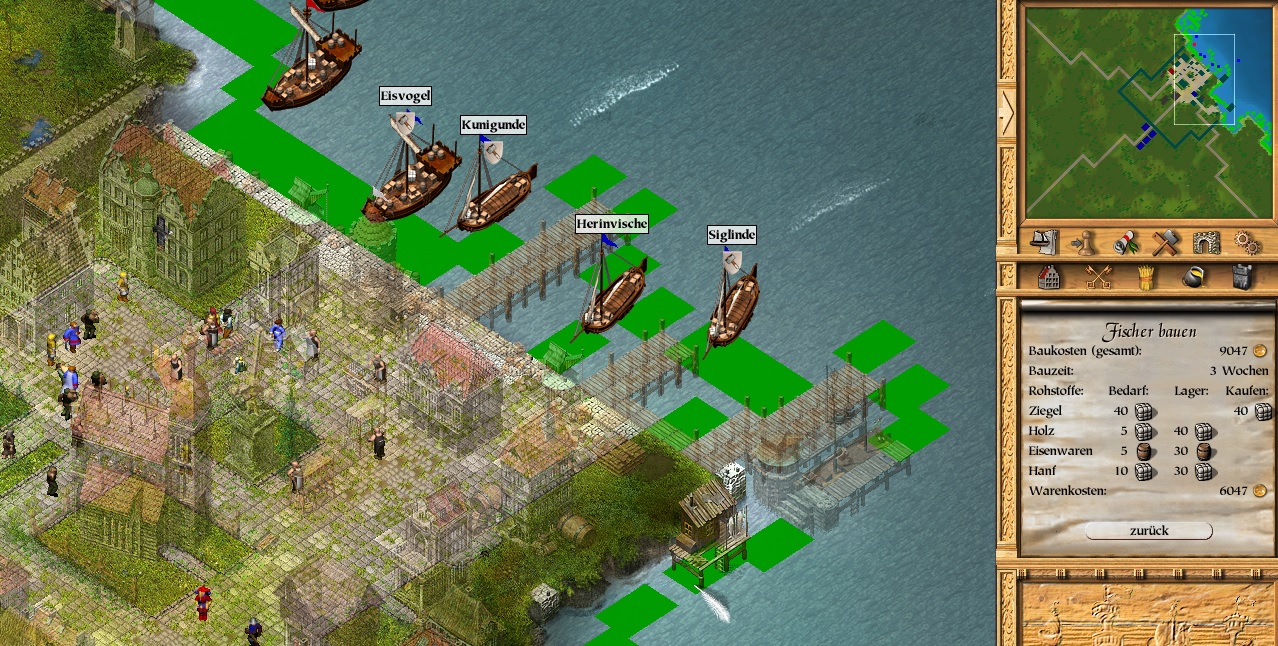
Task: Select the red-roofed house building category
Action: [1049, 277]
